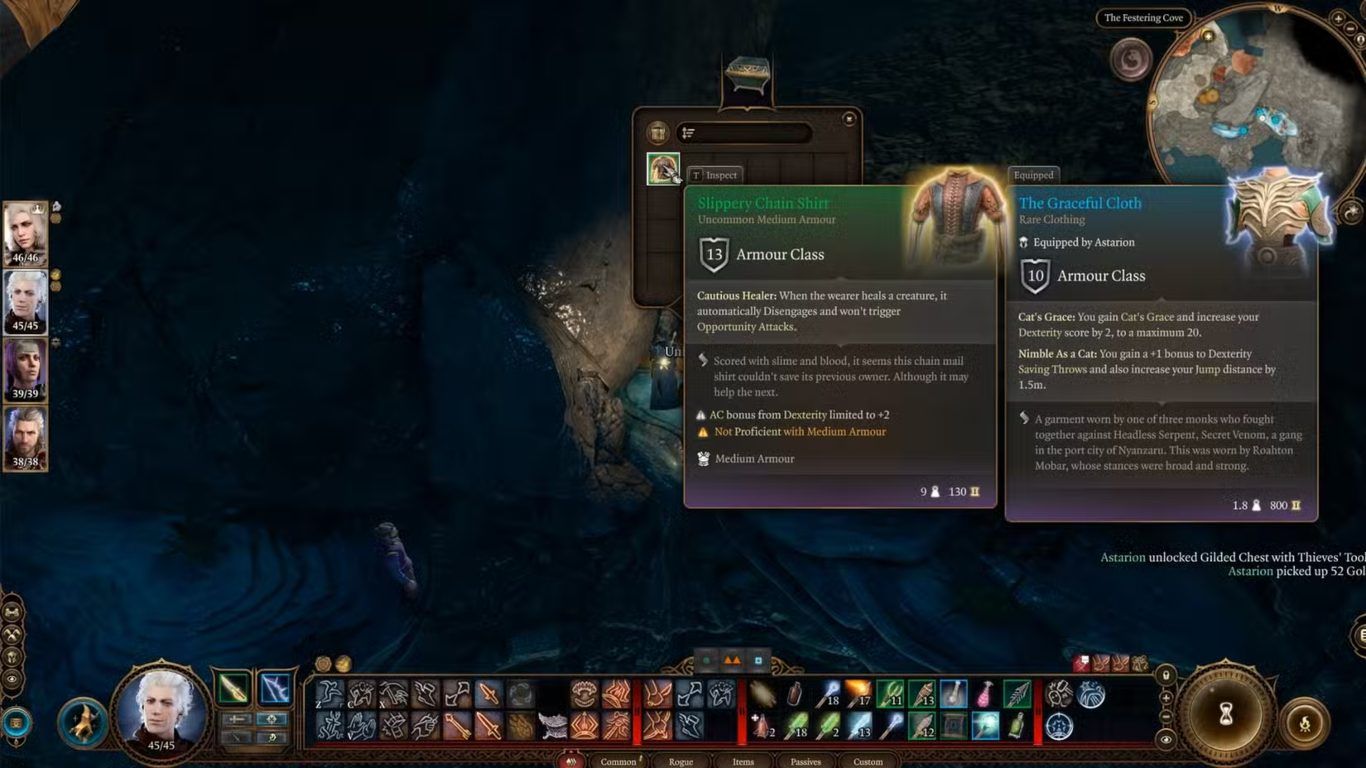Screen dimensions: 1366x768
Task: Take all items with the chest button
Action: pyautogui.click(x=657, y=133)
